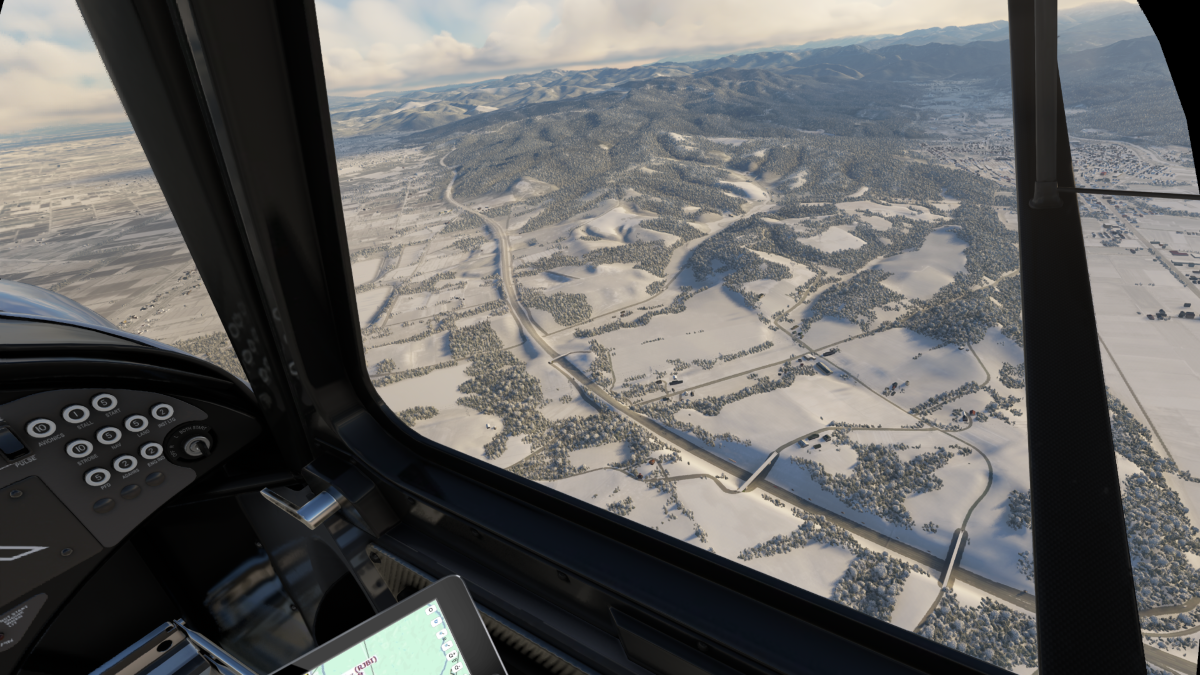Pull the AVIONICS circuit breaker
The image size is (1200, 675).
click(41, 428)
